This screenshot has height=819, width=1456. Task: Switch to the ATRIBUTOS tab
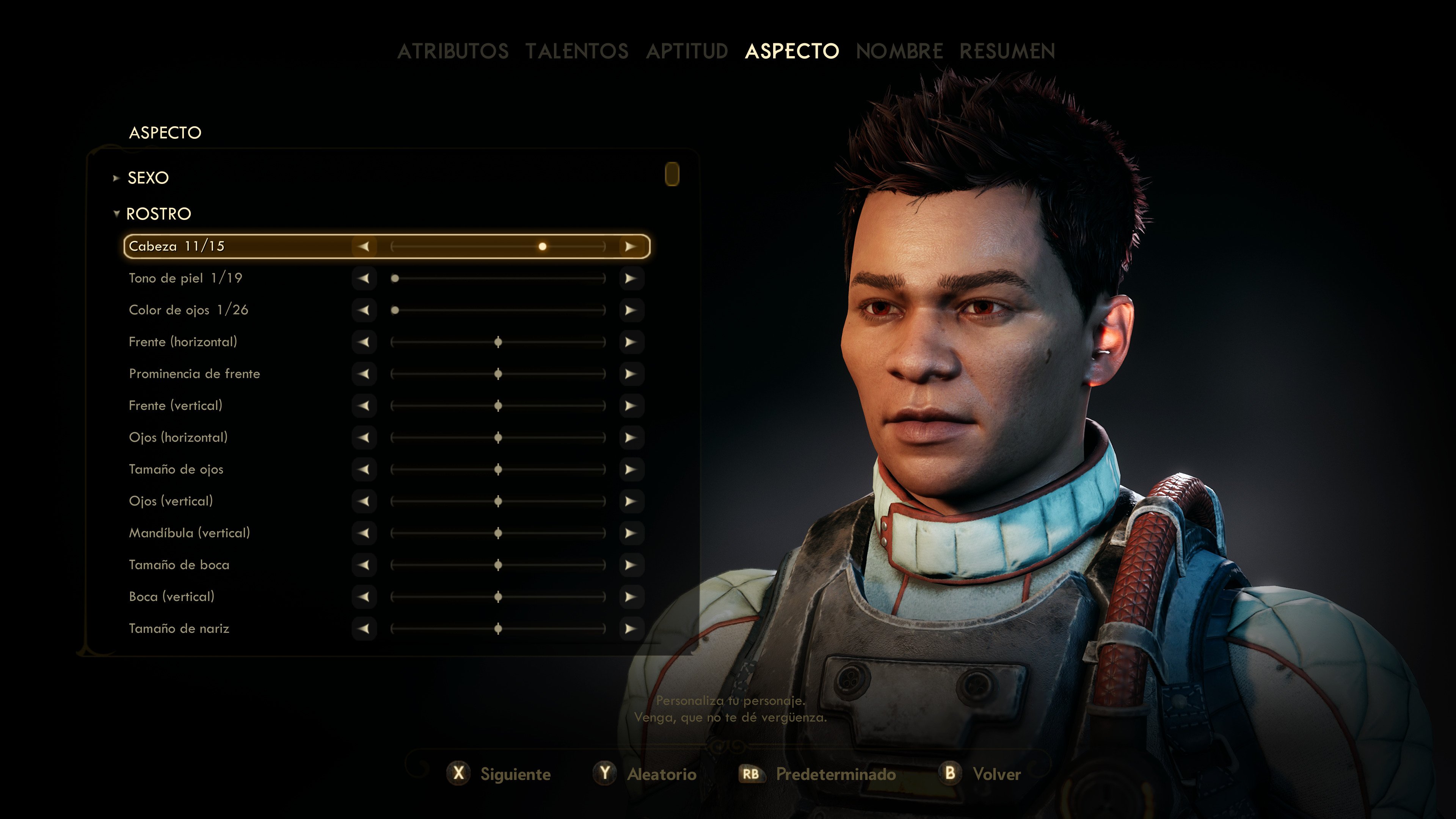453,51
